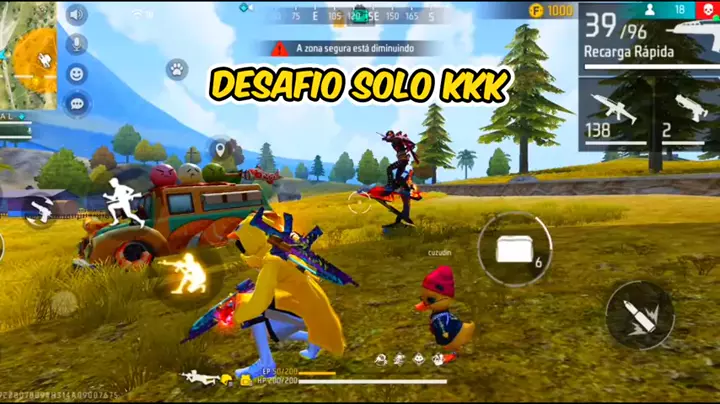Open the chat speech bubble
Viewport: 720px width, 404px height.
pos(77,102)
